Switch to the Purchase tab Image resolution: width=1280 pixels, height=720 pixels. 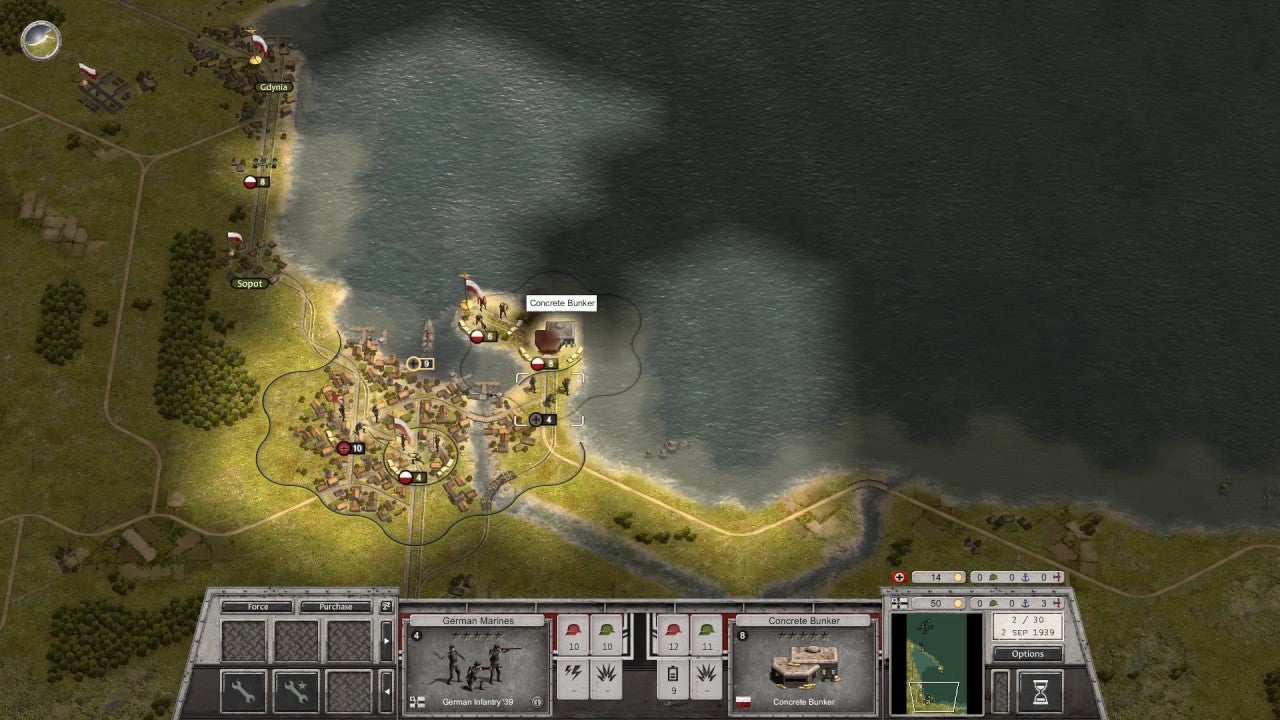click(x=335, y=606)
